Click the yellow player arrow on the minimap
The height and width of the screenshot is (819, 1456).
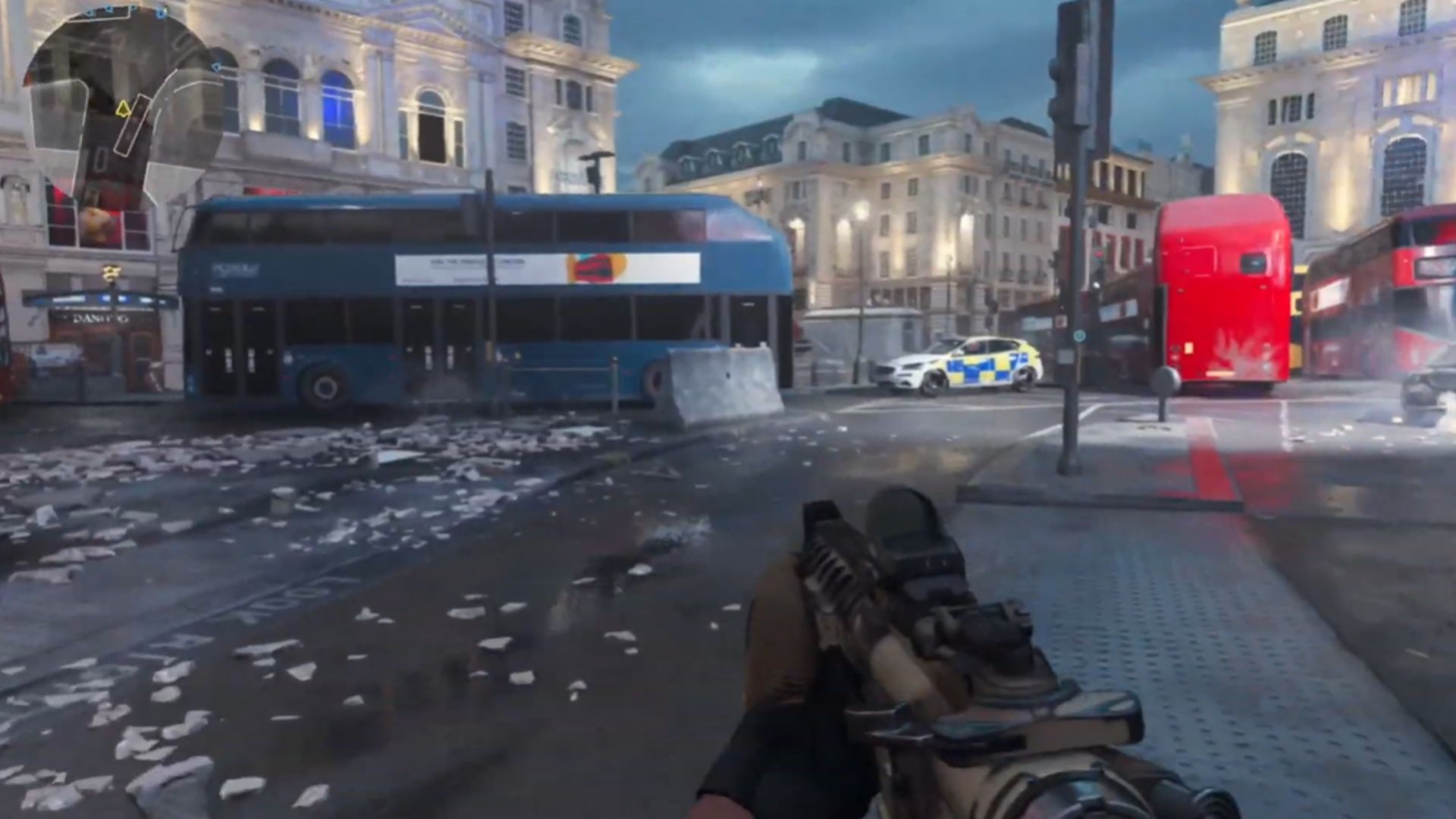123,108
